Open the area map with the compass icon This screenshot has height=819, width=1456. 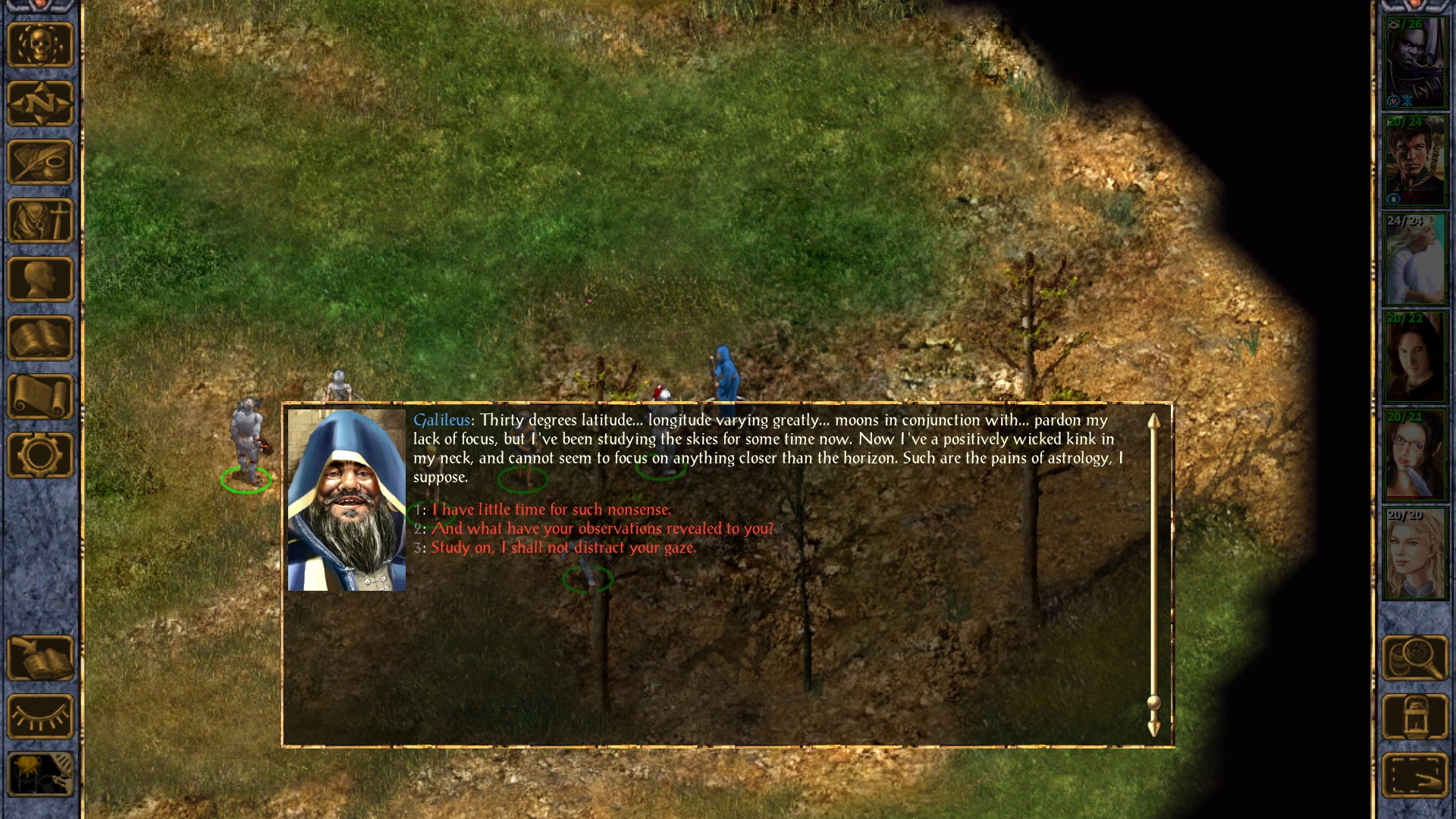[x=40, y=103]
